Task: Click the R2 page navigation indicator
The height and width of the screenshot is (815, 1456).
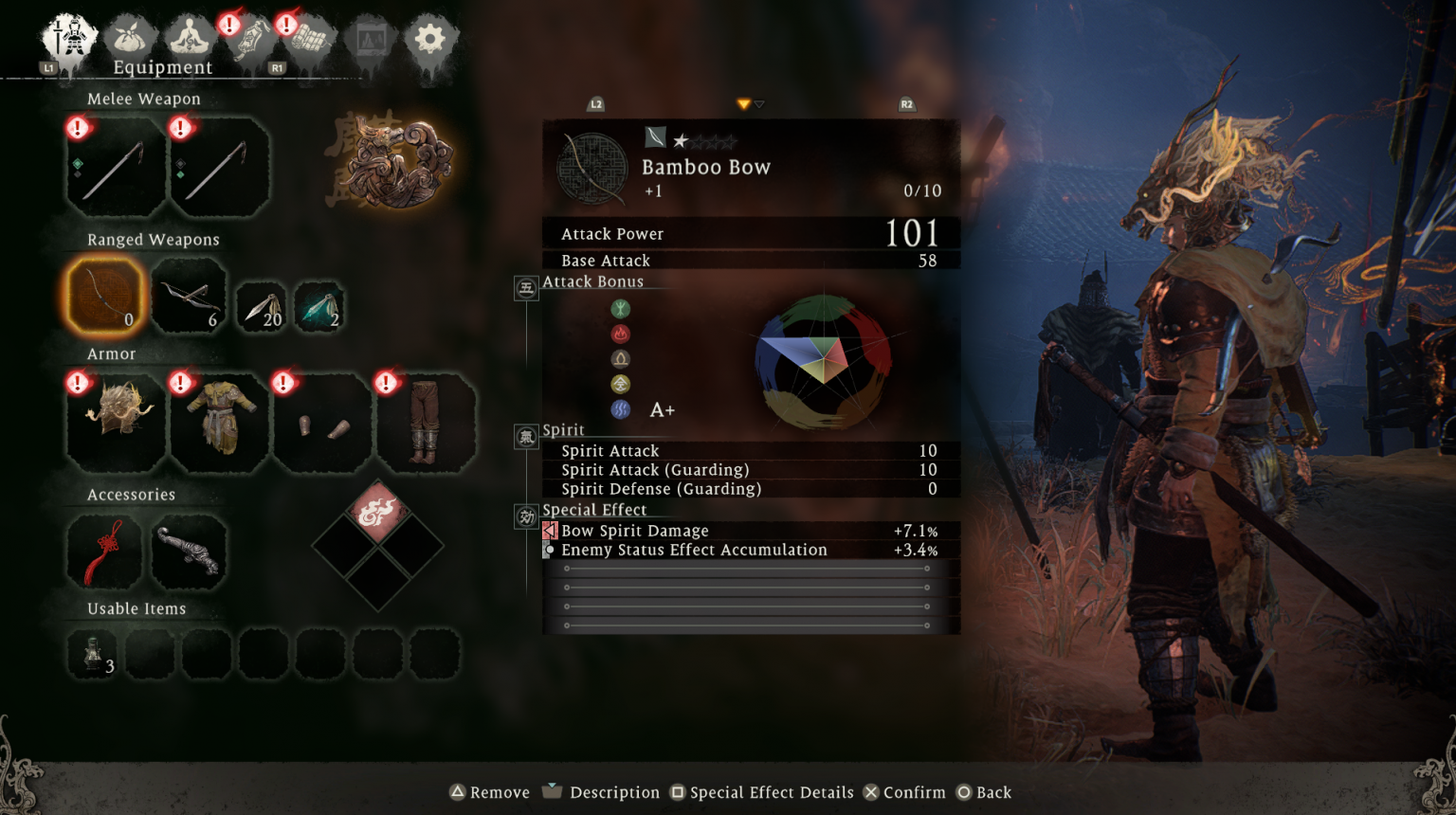Action: (906, 105)
